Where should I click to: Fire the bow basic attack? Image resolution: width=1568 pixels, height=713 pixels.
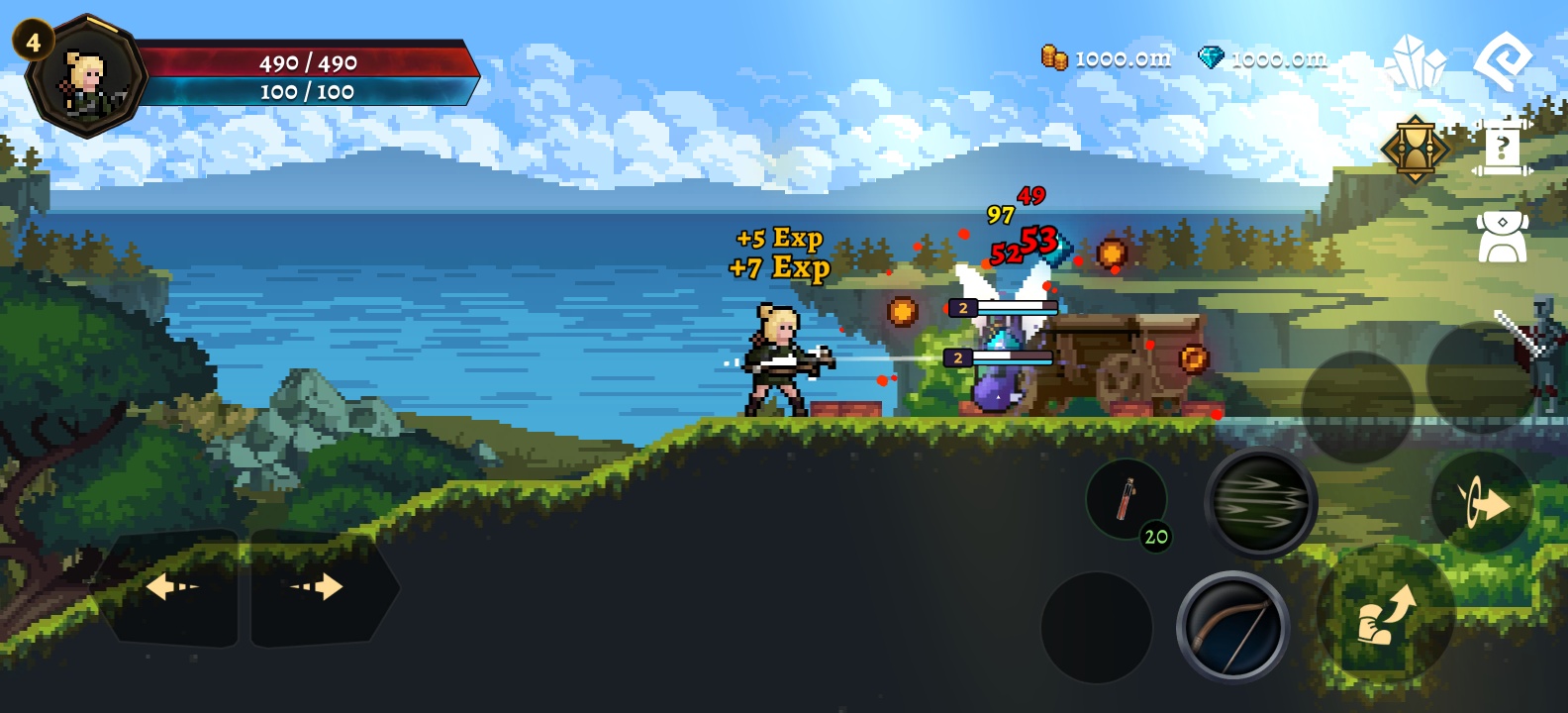1232,626
